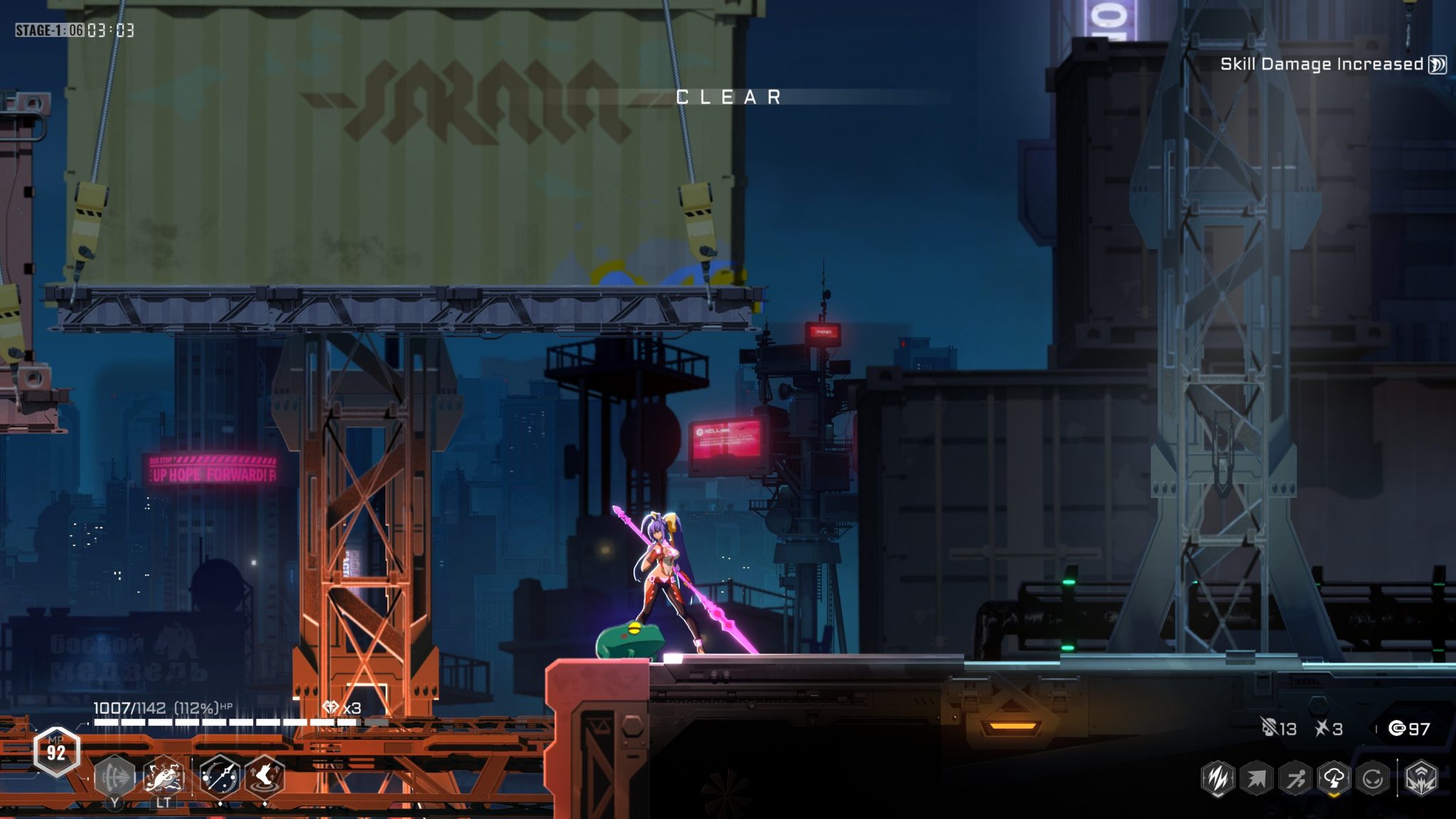The height and width of the screenshot is (819, 1456).
Task: Trigger the winged boot jump skill
Action: pos(264,776)
